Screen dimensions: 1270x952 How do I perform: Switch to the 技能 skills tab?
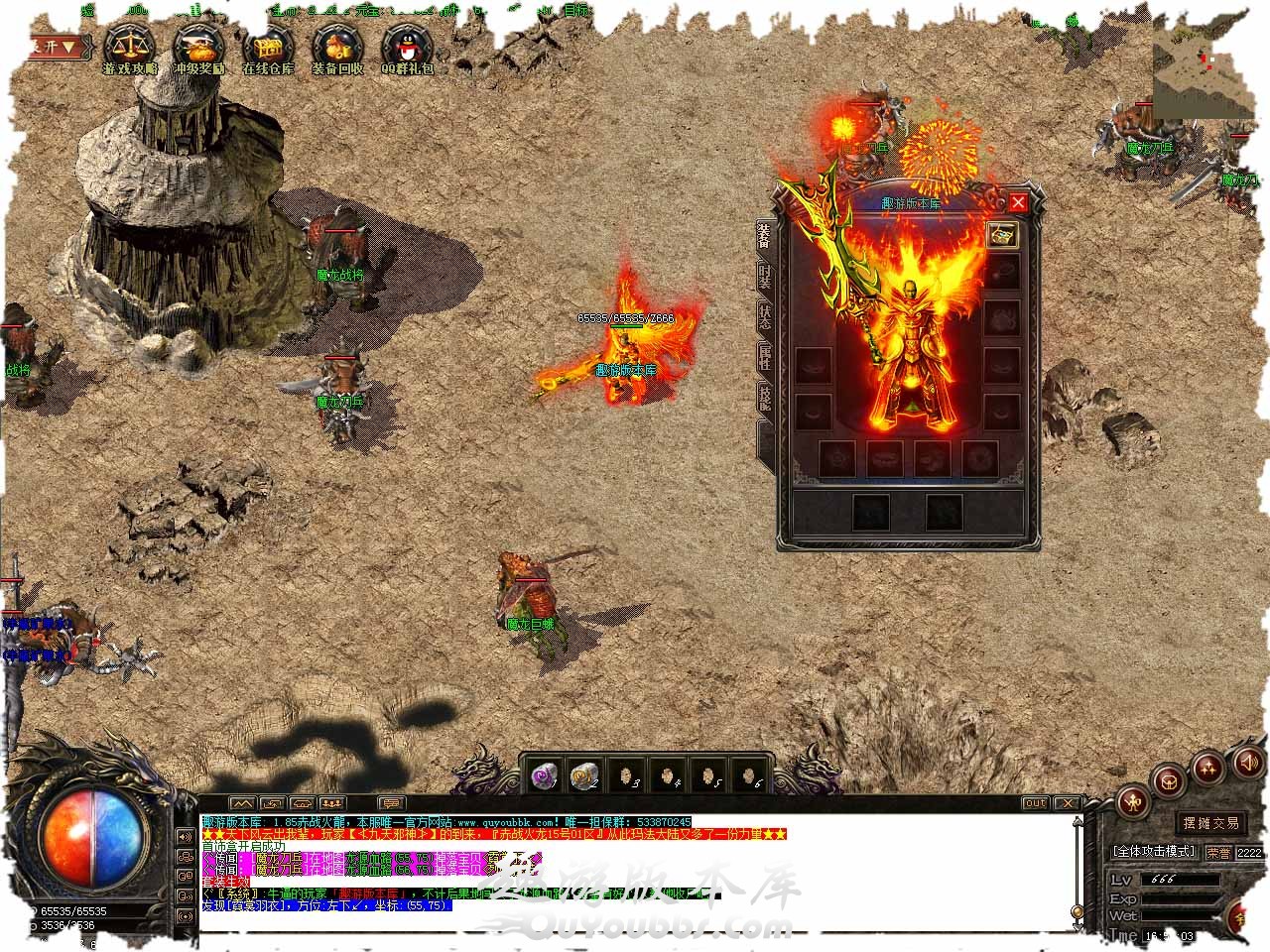765,398
